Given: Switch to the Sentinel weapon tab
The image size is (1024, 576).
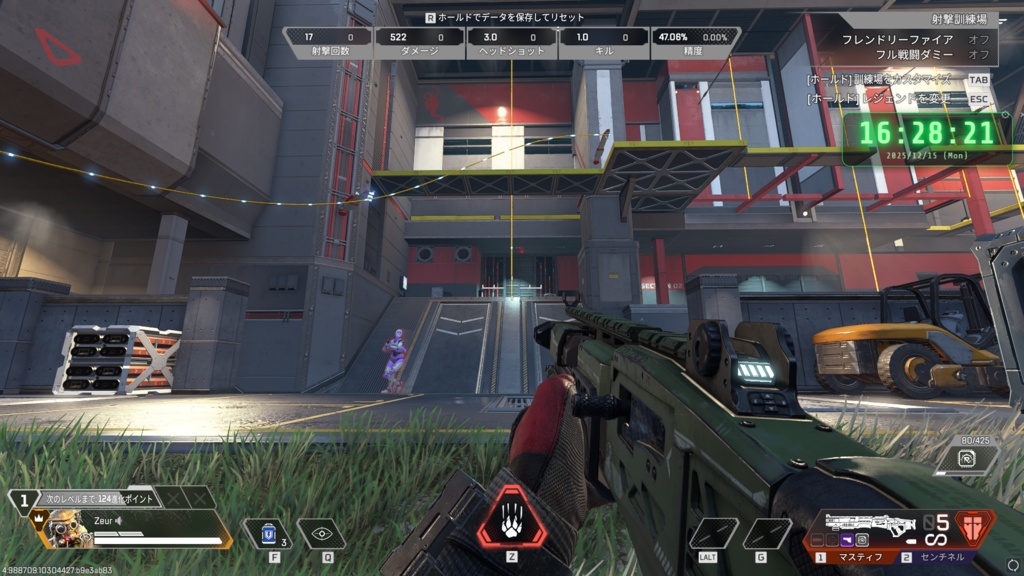Looking at the screenshot, I should (x=937, y=557).
